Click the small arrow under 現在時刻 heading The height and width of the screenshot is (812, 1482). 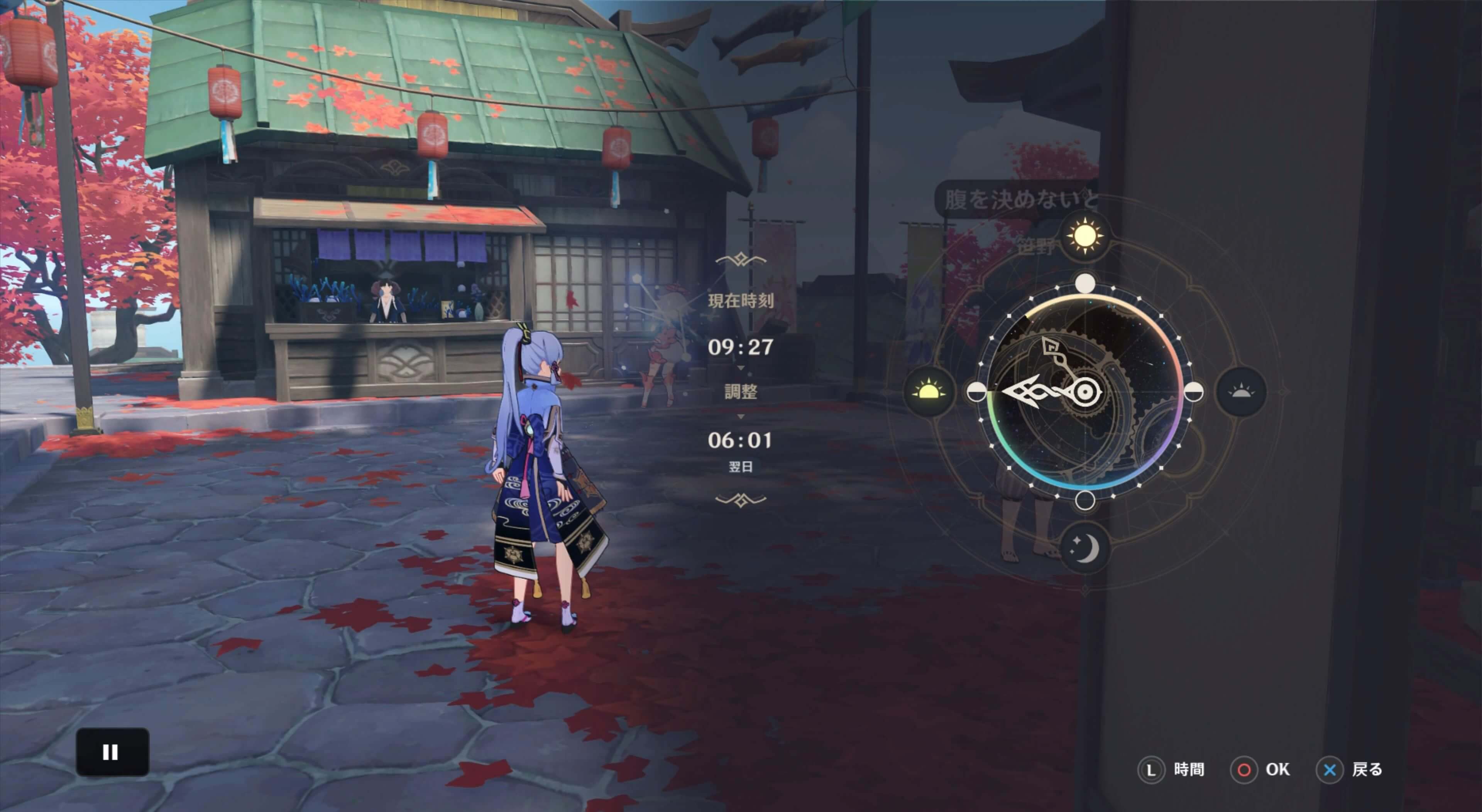point(741,367)
